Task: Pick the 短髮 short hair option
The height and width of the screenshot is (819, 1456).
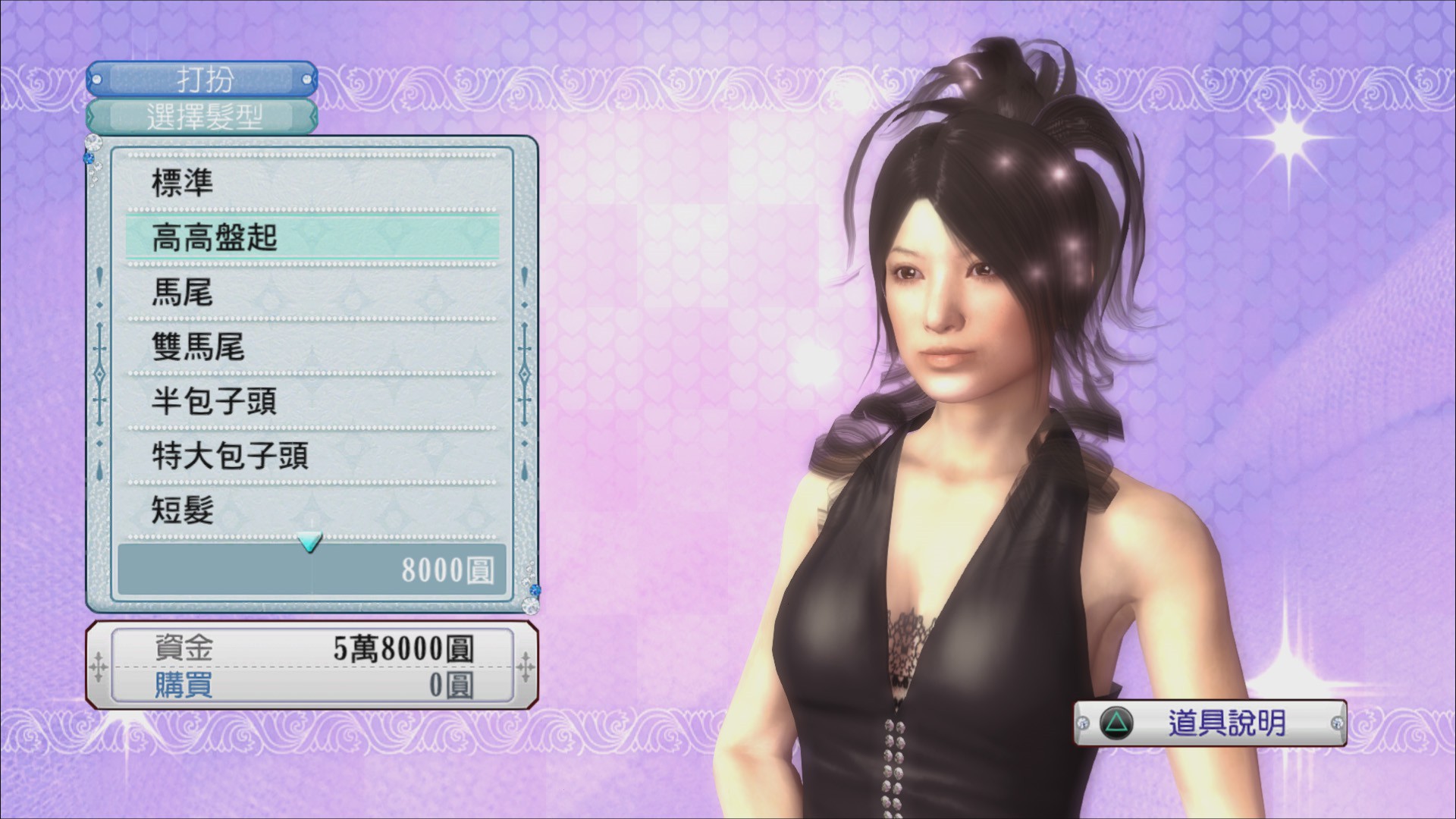Action: (311, 510)
